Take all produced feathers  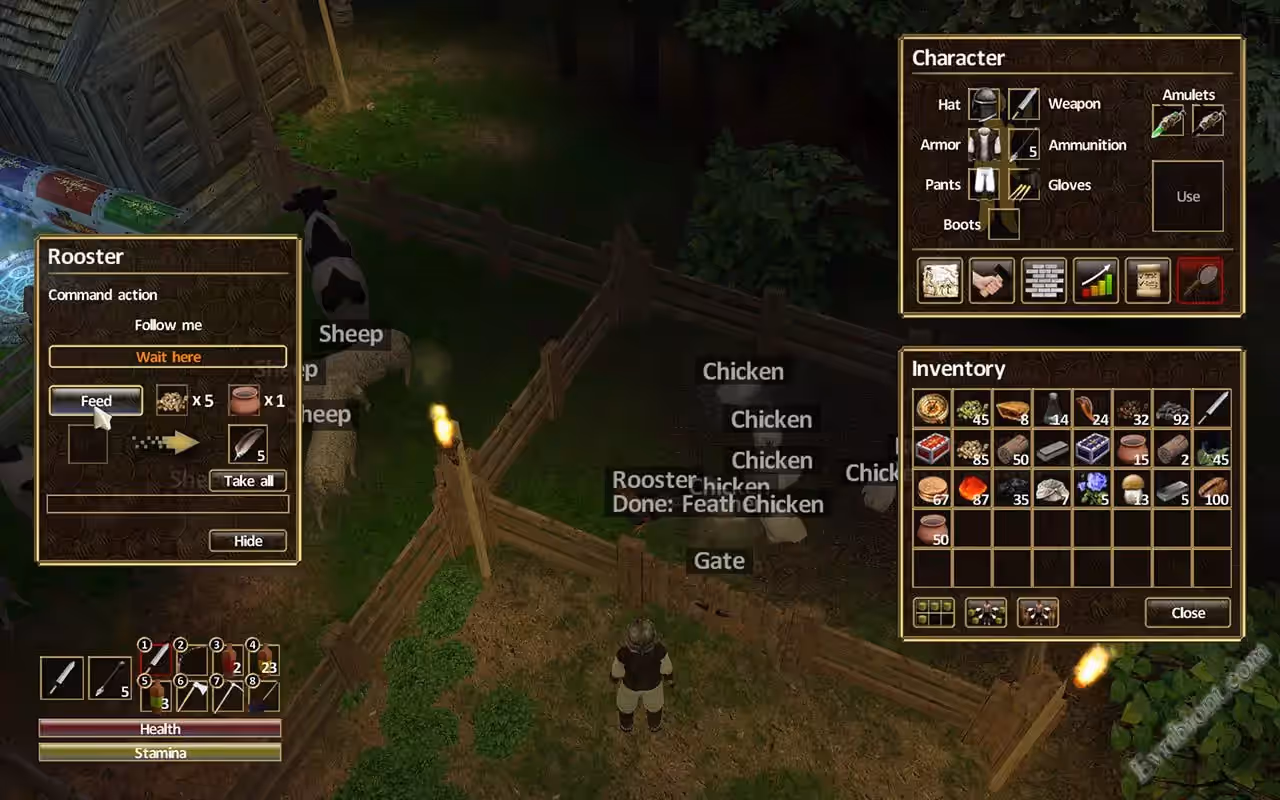coord(248,481)
